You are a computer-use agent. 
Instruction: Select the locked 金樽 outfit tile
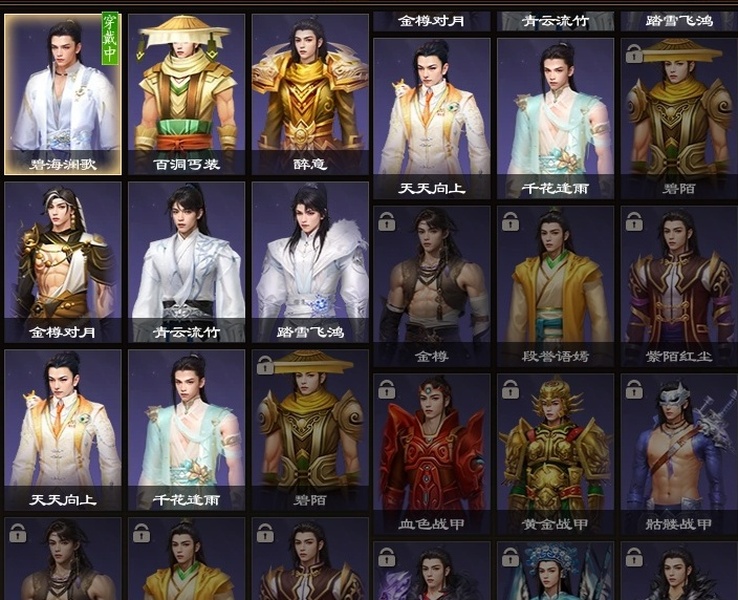tap(432, 285)
